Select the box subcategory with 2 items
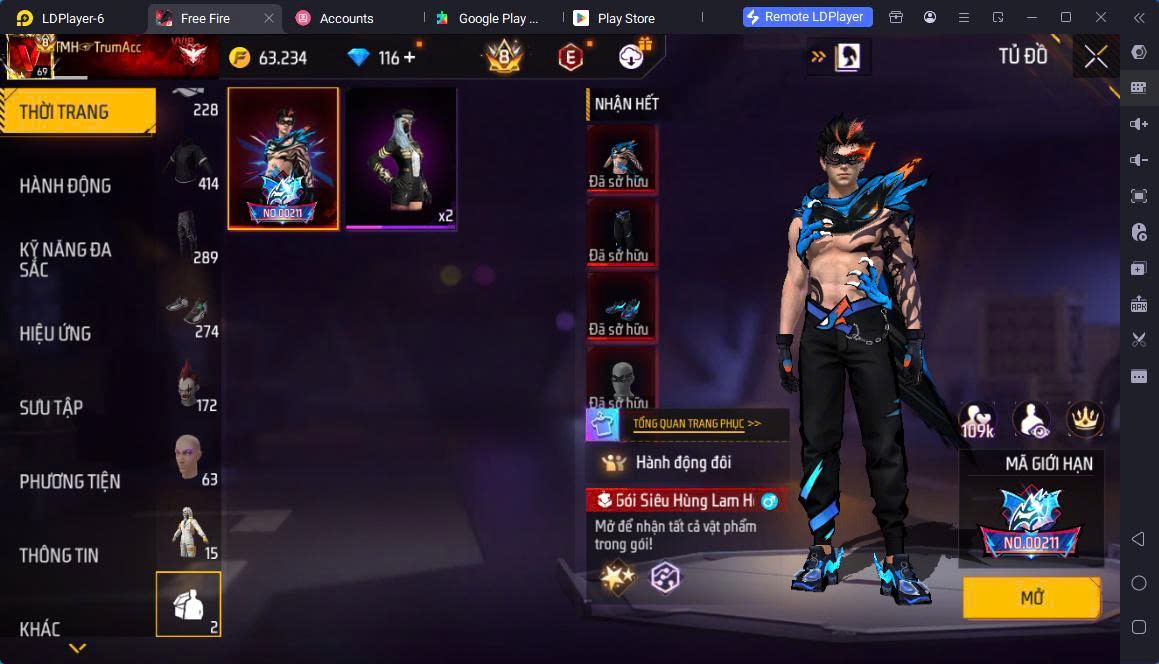Image resolution: width=1159 pixels, height=664 pixels. 188,604
